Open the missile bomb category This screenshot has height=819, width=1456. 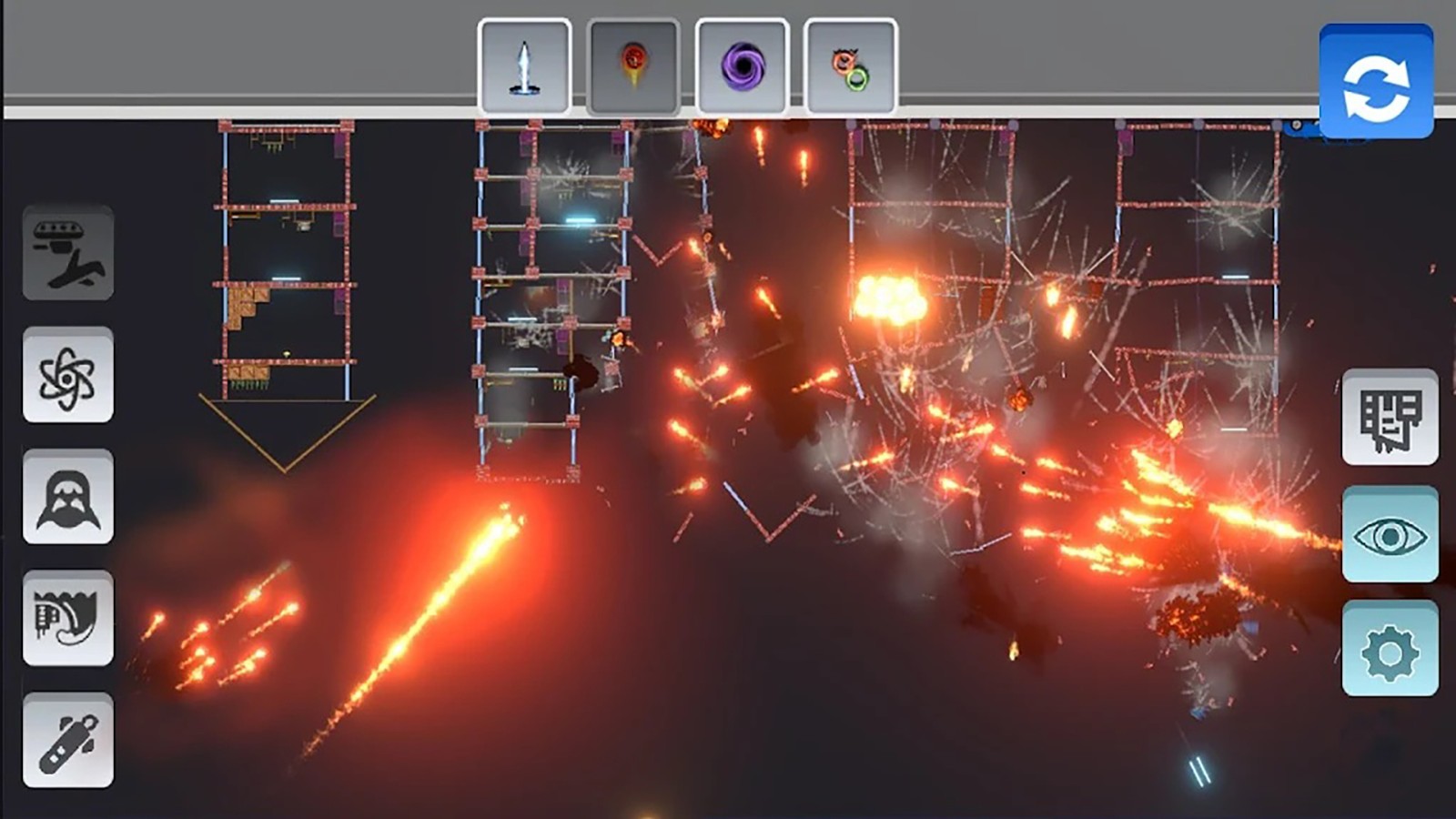pyautogui.click(x=68, y=741)
